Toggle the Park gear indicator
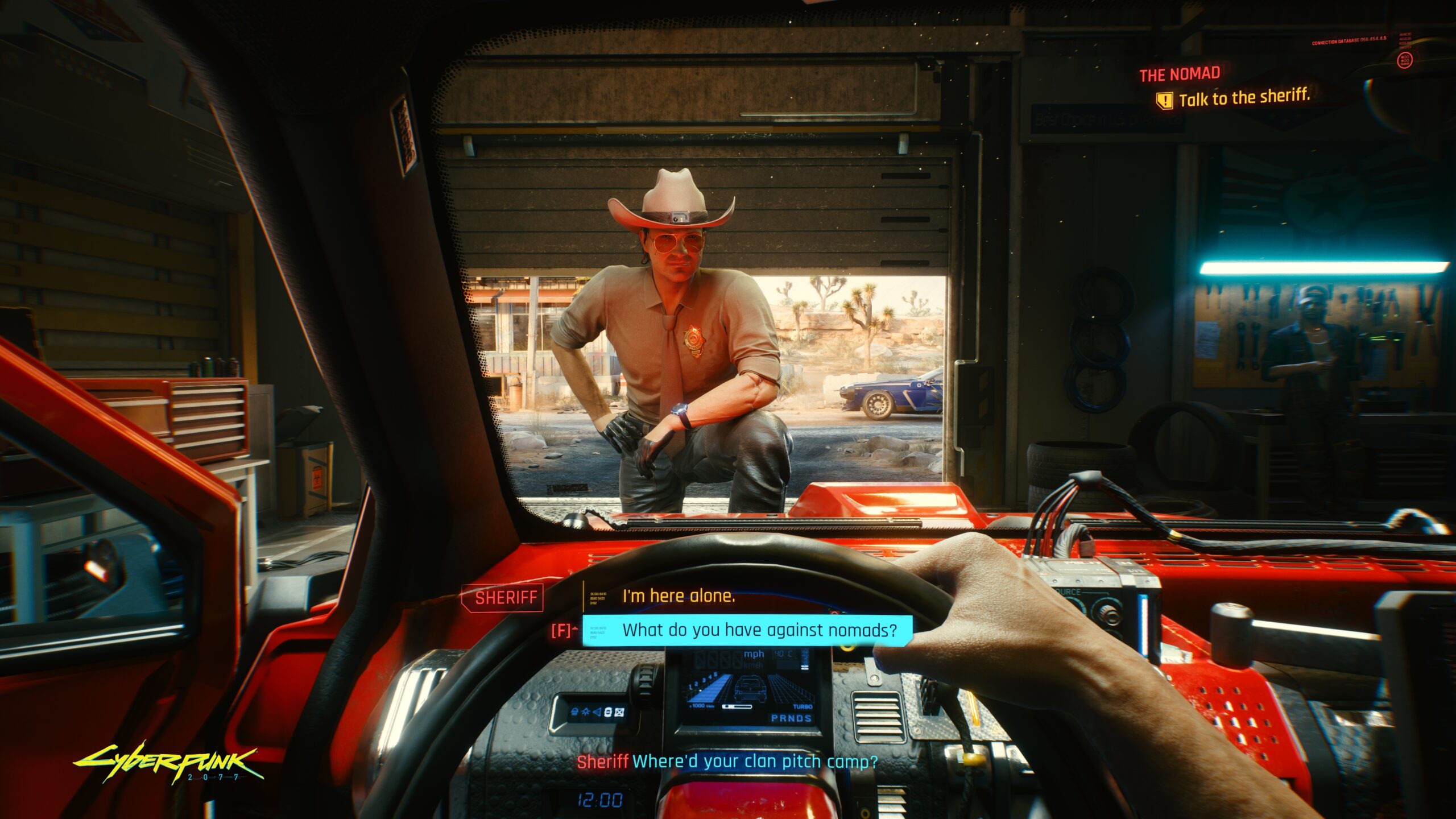This screenshot has width=1456, height=819. [774, 718]
